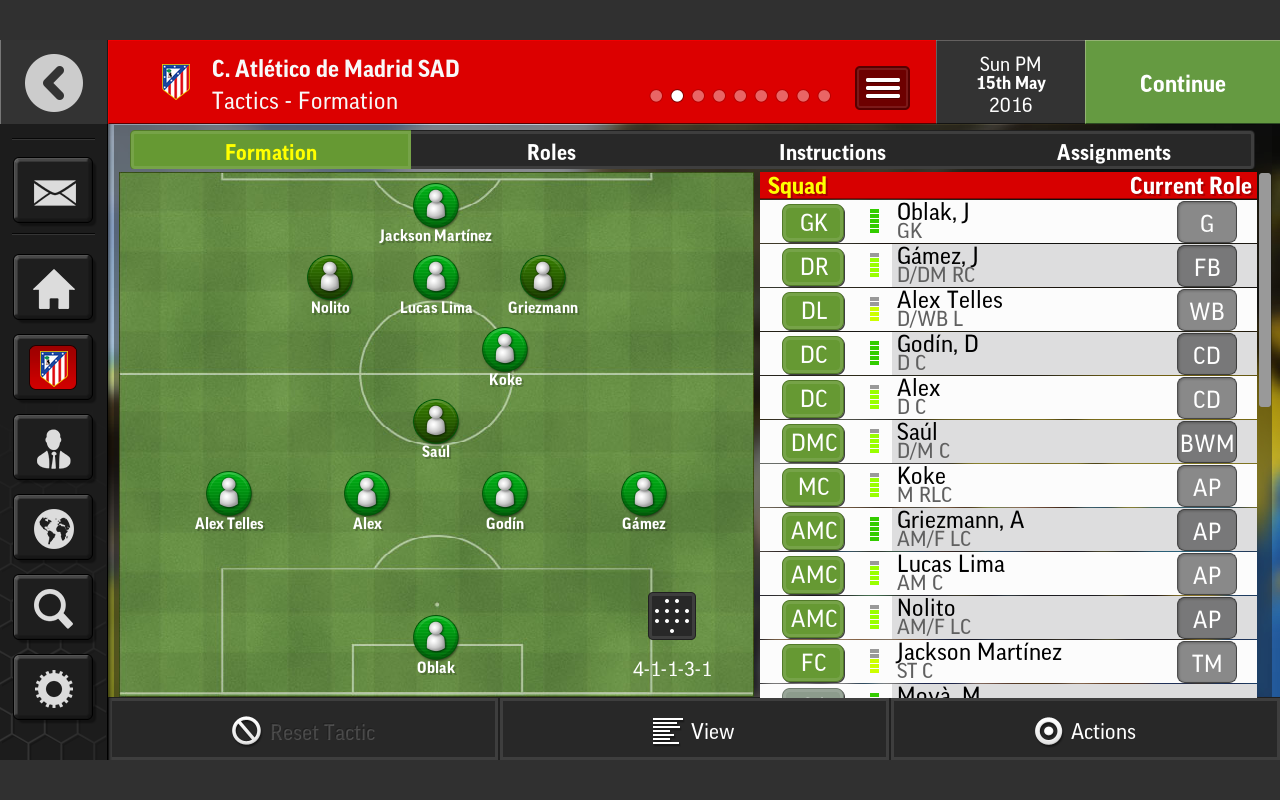Open the Actions menu
Image resolution: width=1280 pixels, height=800 pixels.
(x=1085, y=731)
